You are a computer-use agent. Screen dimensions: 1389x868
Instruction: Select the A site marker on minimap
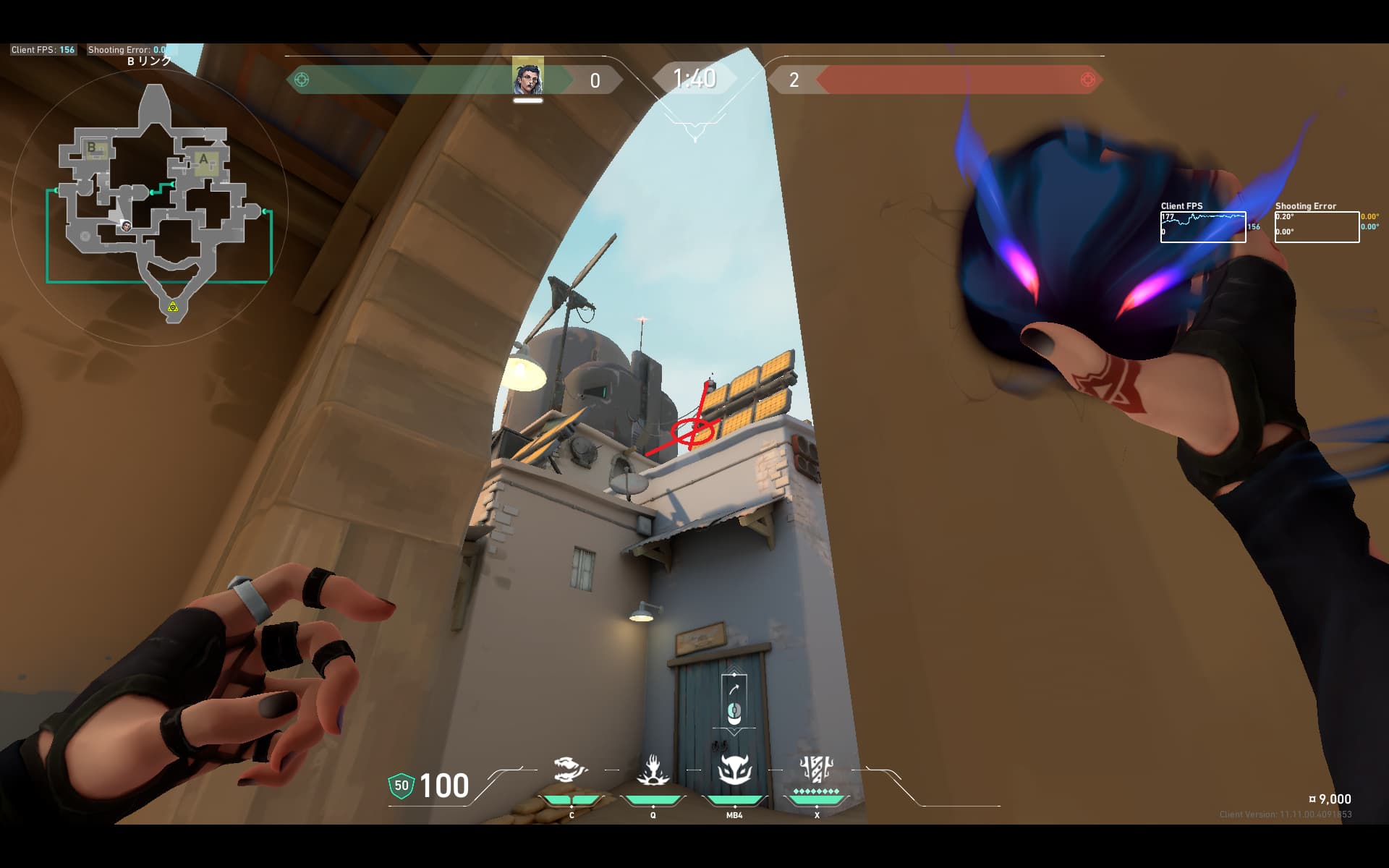pyautogui.click(x=204, y=160)
